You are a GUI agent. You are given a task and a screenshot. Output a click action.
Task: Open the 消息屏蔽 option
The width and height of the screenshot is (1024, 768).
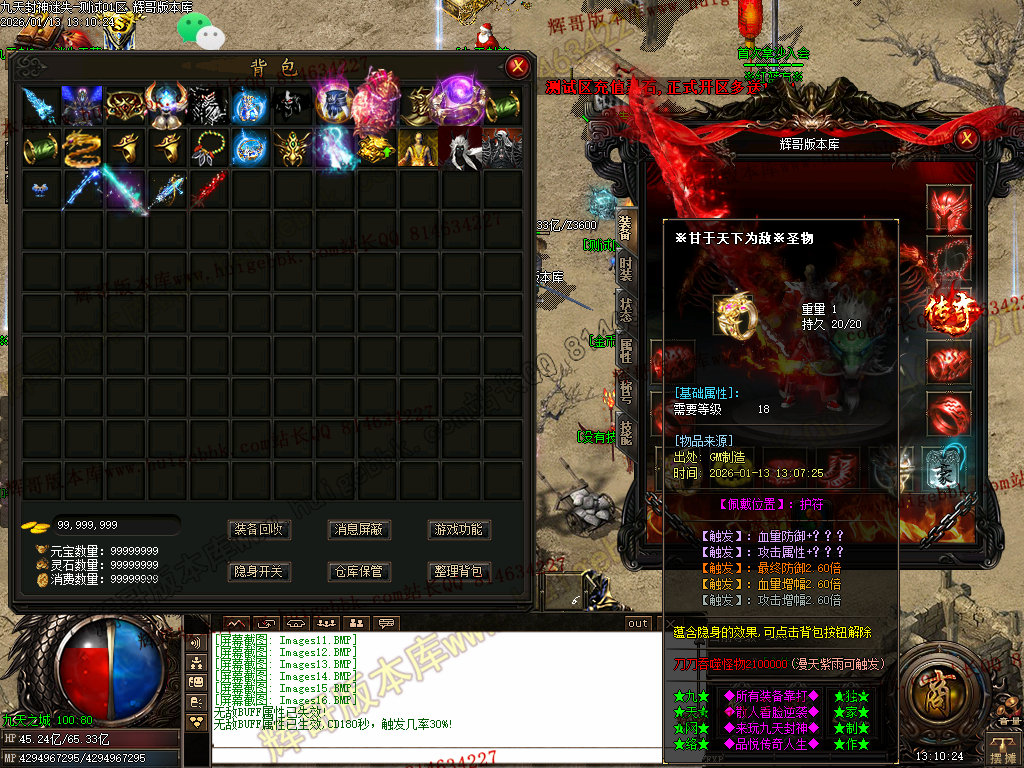[x=358, y=529]
